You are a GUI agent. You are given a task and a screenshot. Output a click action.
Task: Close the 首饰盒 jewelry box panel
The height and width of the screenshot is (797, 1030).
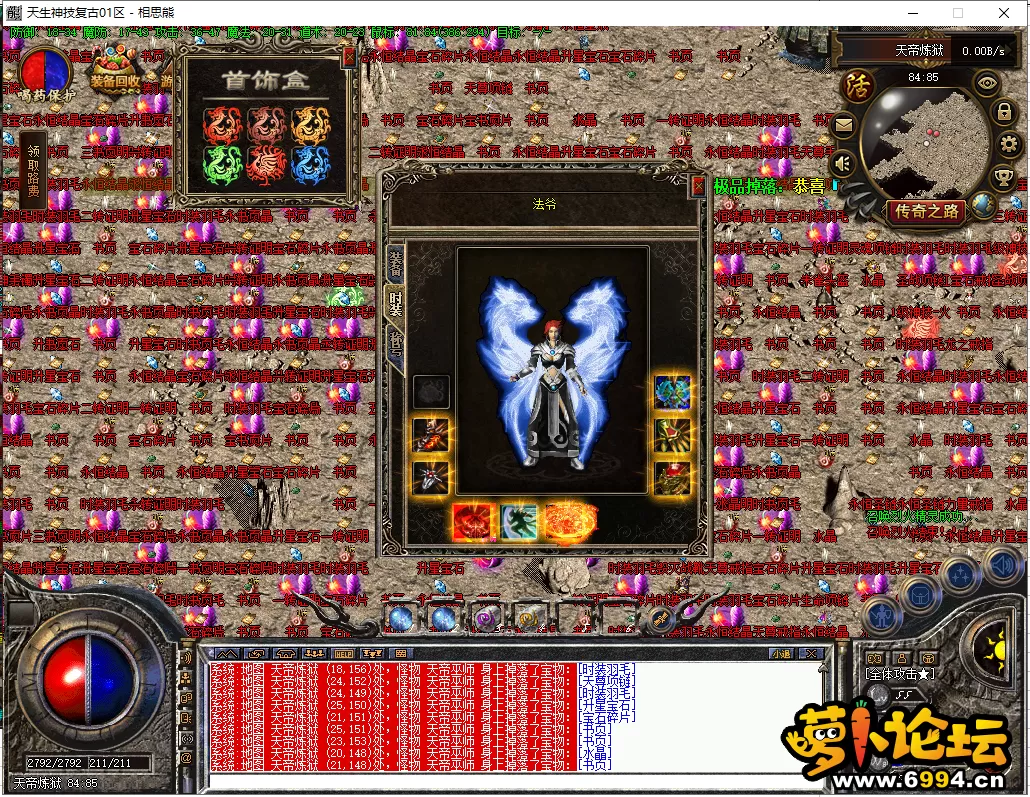point(348,58)
